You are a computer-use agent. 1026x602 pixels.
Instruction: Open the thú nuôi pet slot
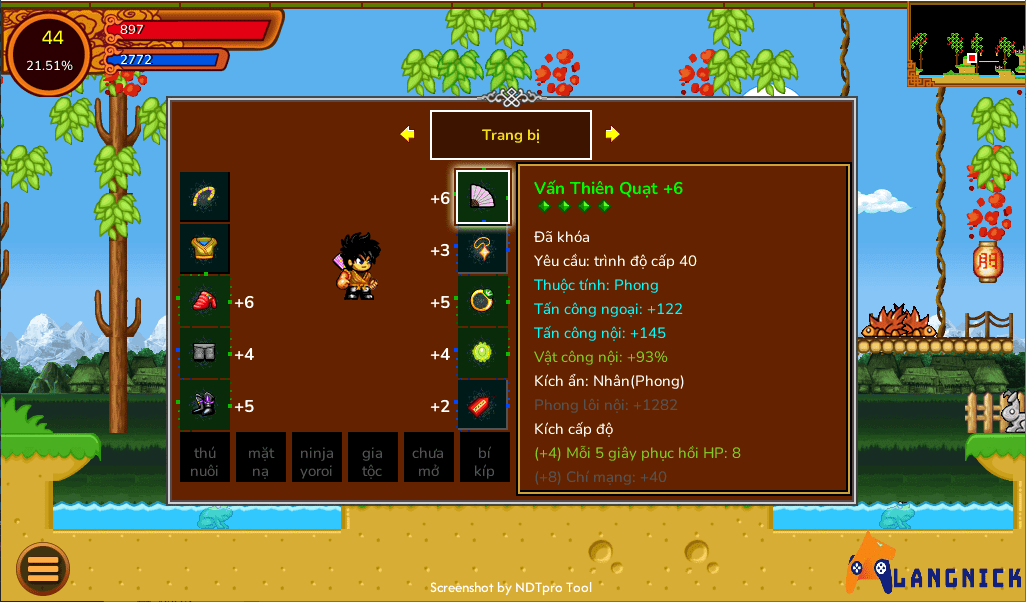[x=205, y=458]
